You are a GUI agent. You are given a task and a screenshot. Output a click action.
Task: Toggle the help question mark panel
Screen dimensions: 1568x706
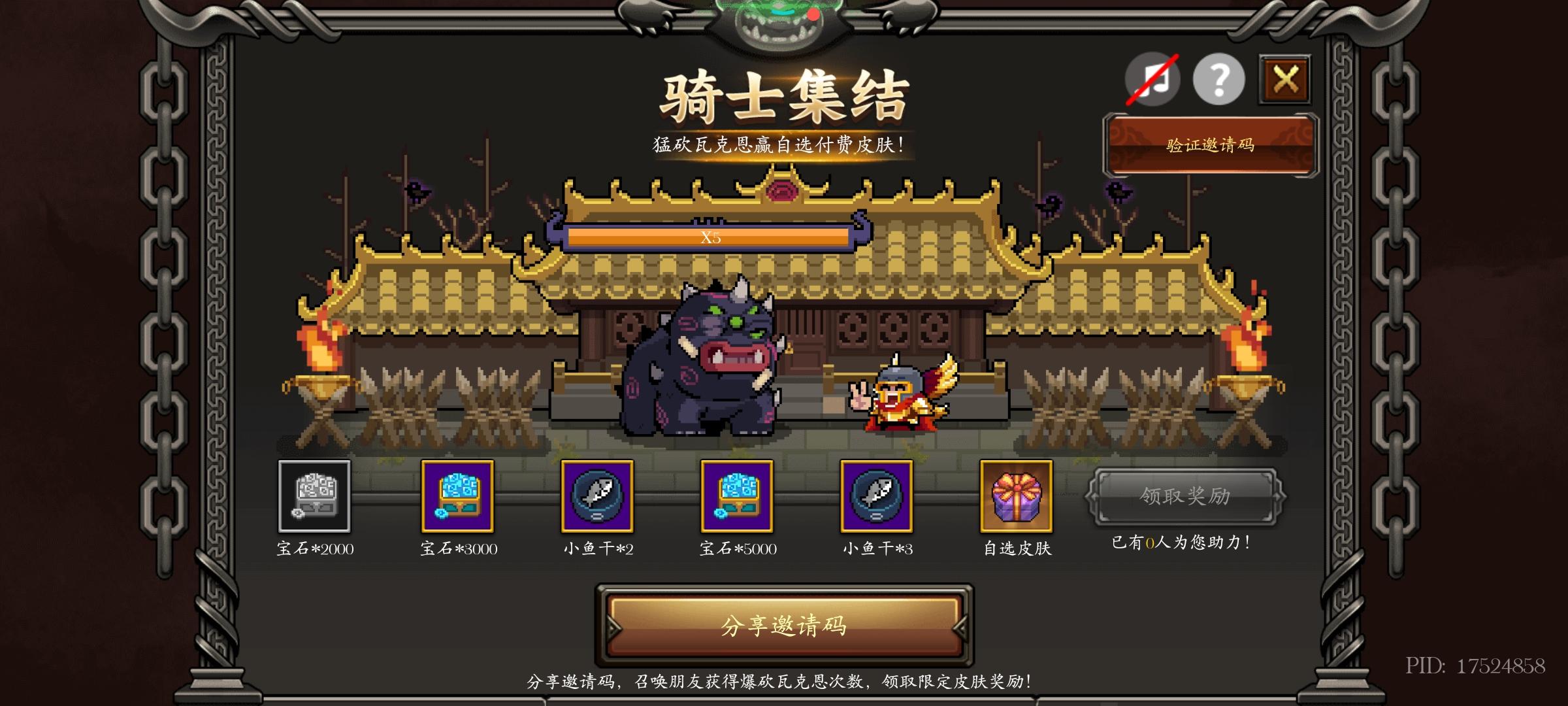1217,80
